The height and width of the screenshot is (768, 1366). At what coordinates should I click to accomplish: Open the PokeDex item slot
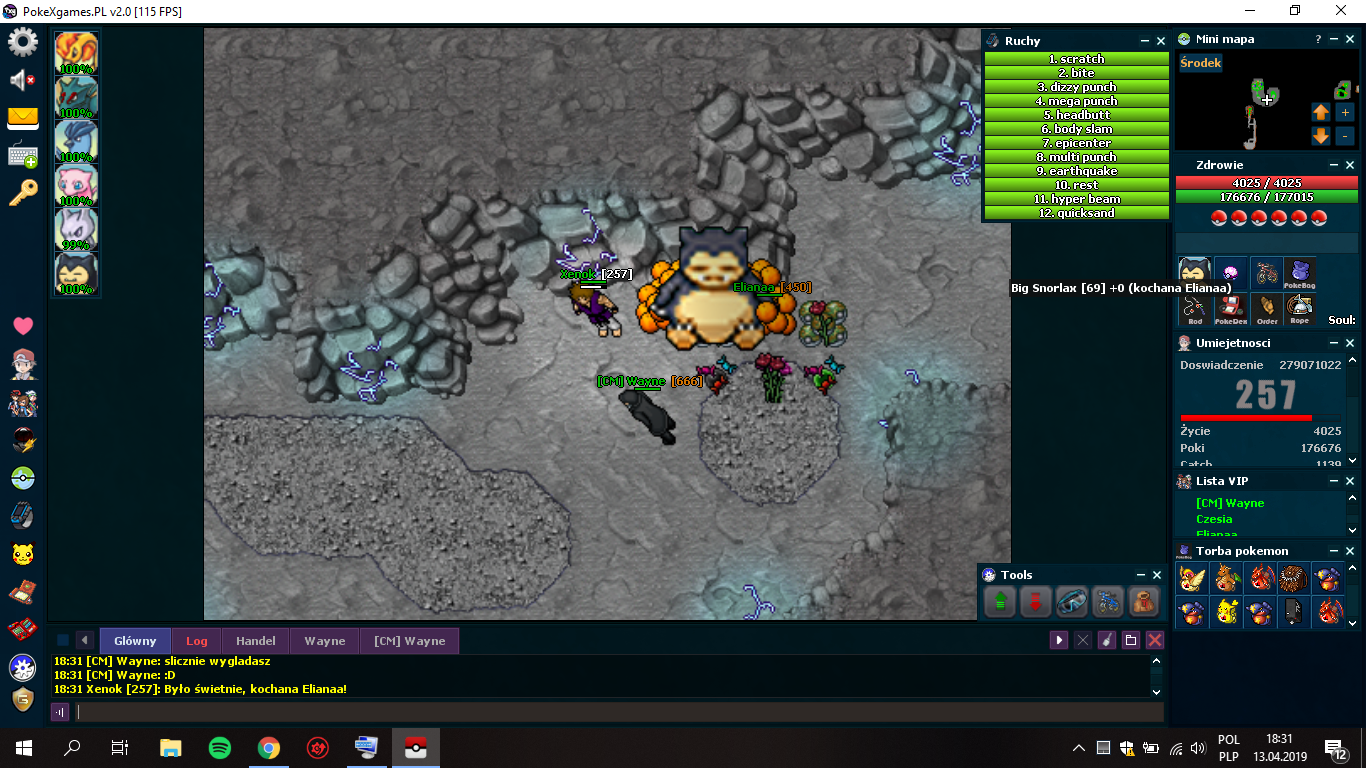click(x=1229, y=309)
